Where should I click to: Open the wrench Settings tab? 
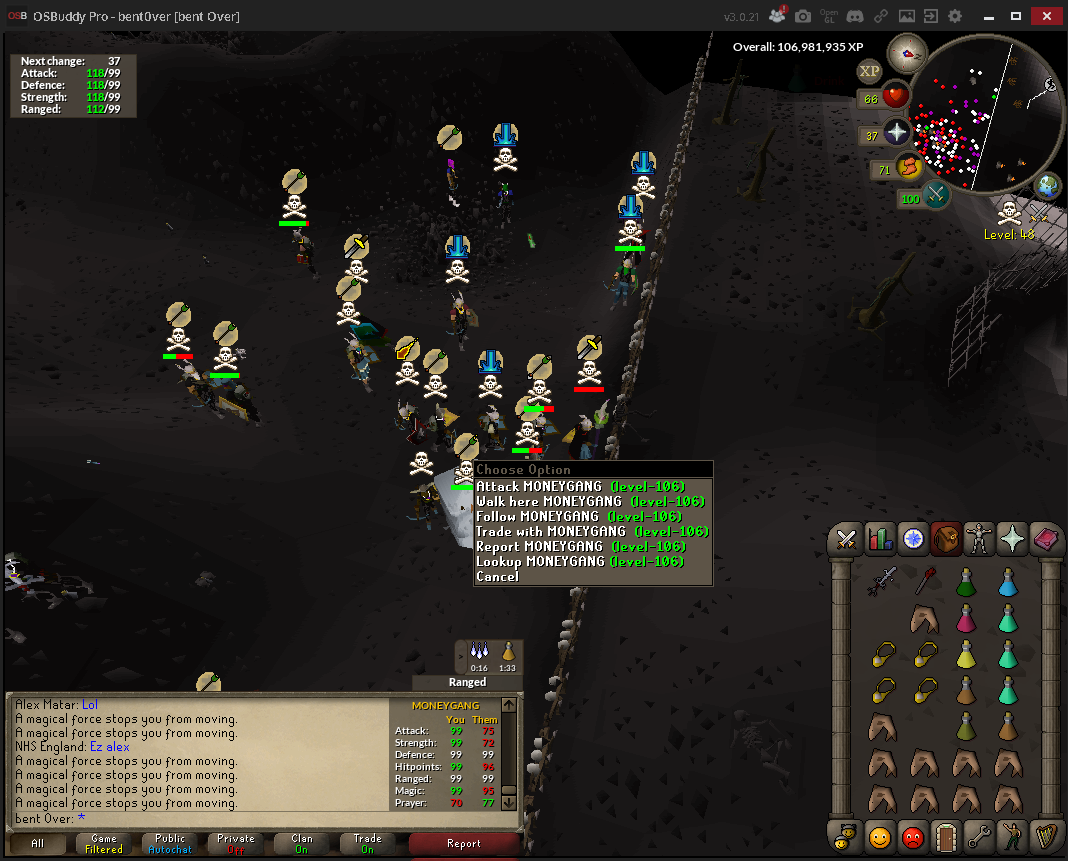pos(979,834)
